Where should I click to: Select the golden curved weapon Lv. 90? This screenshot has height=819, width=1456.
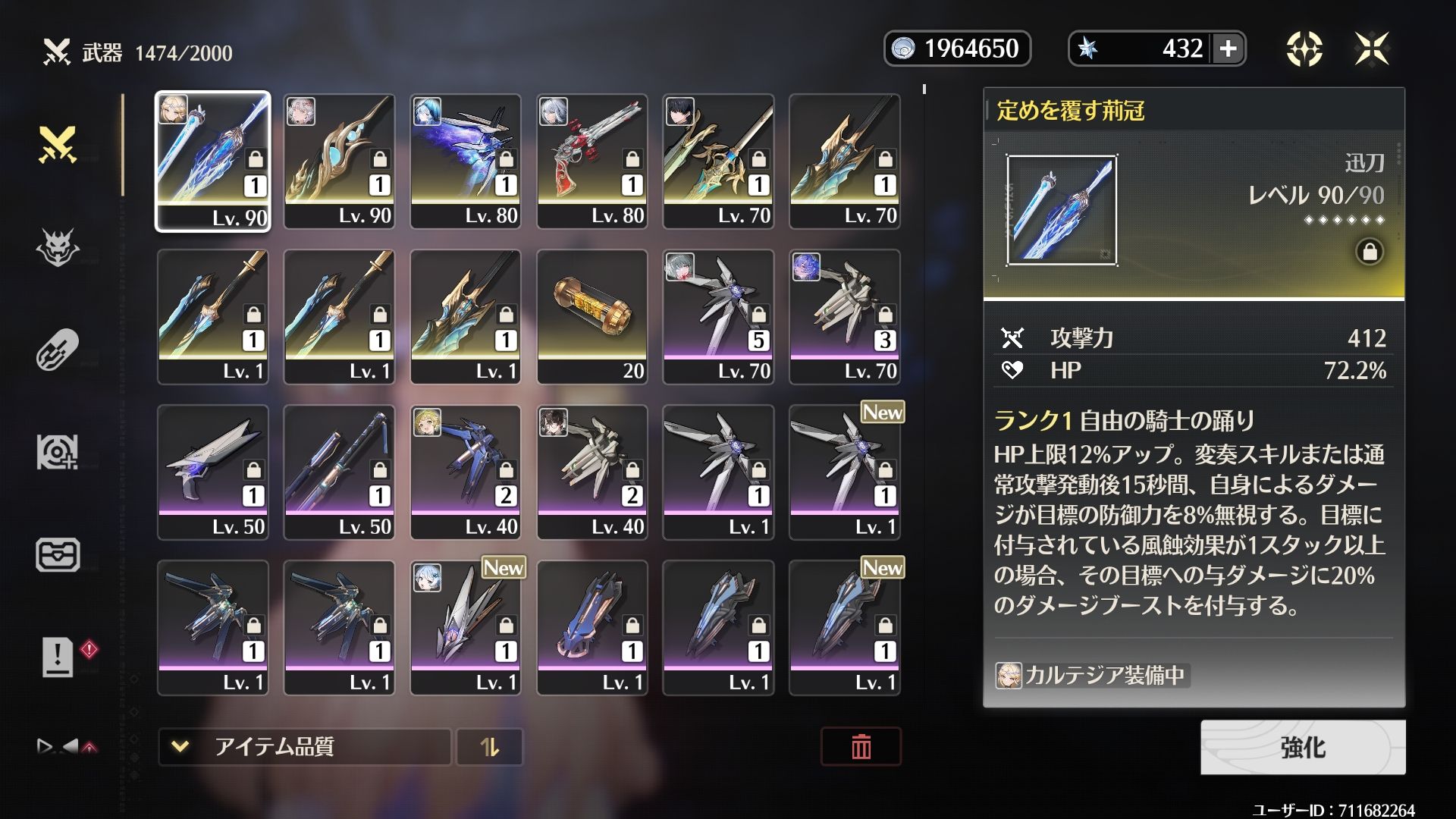tap(339, 161)
